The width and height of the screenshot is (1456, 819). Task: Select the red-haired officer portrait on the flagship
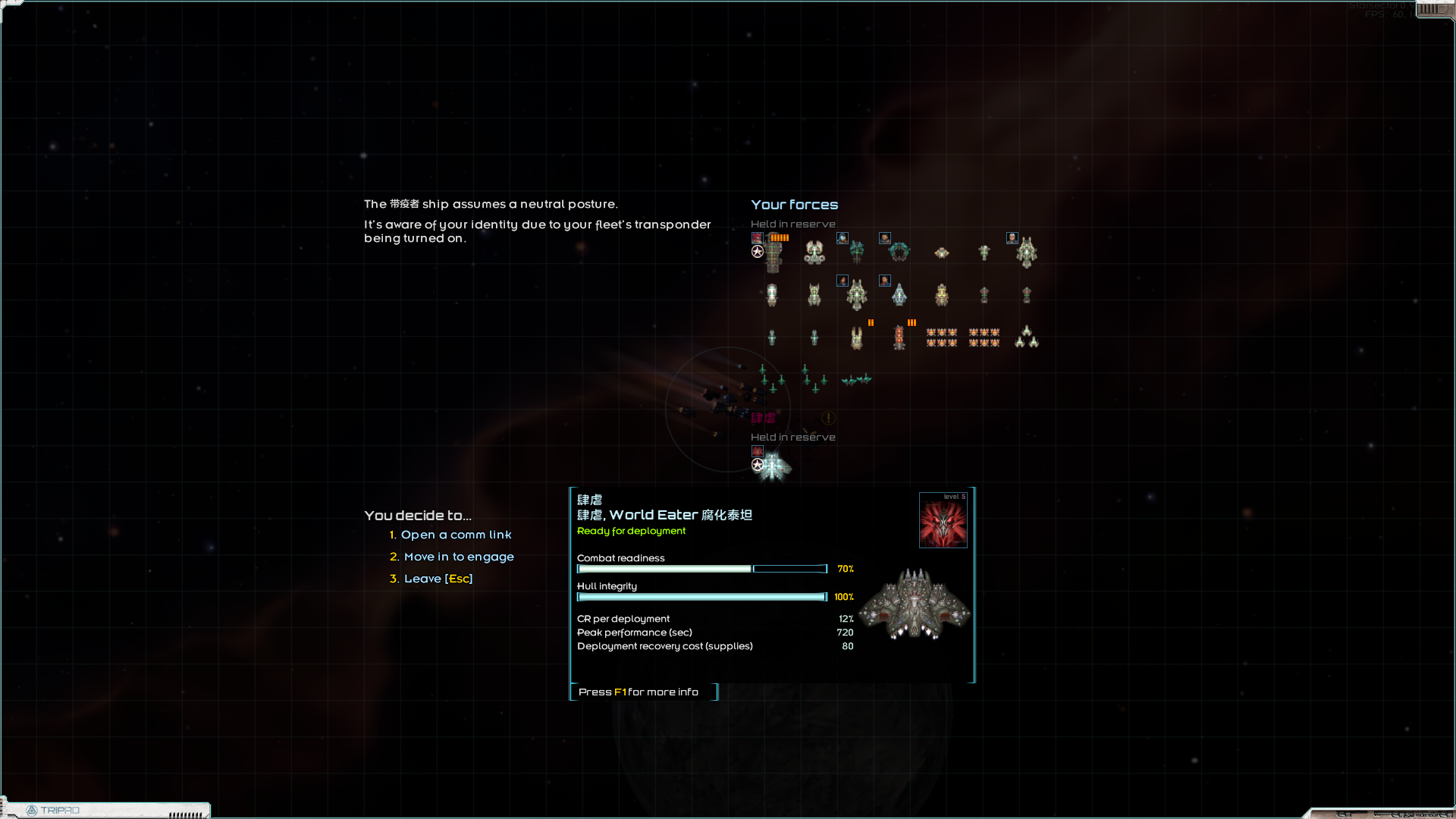[x=758, y=238]
